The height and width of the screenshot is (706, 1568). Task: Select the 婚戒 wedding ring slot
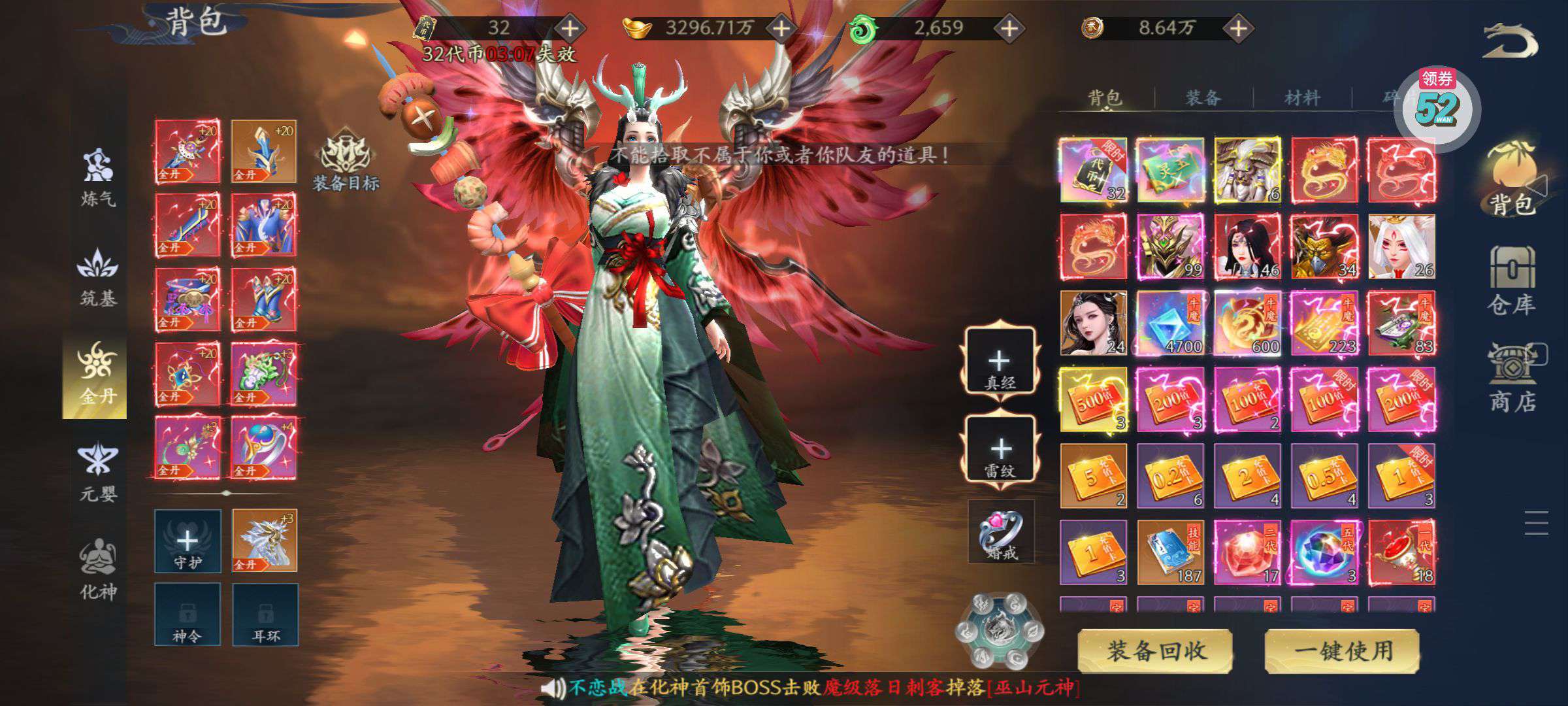click(x=1001, y=531)
